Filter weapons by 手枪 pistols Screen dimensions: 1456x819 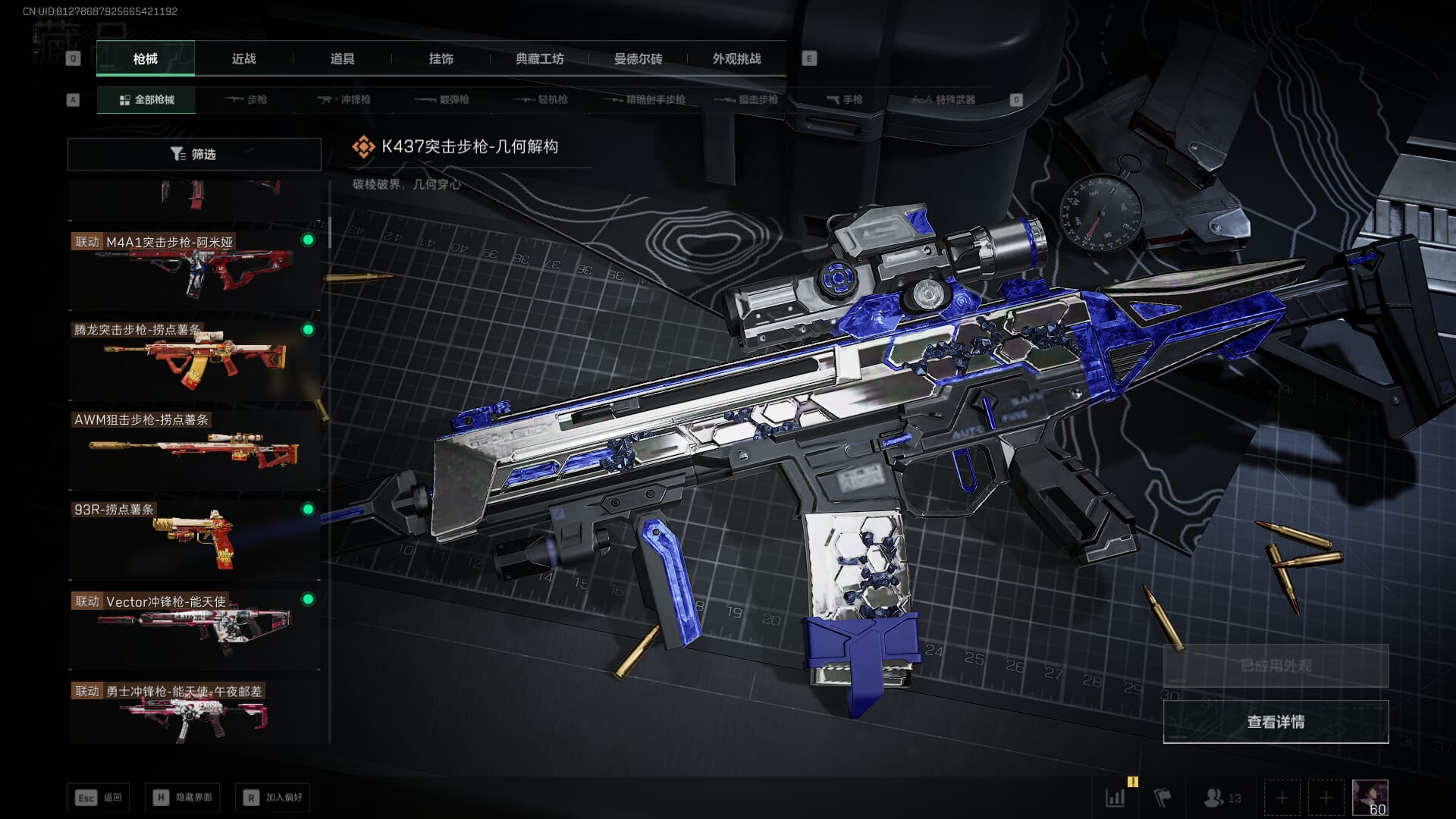(x=845, y=100)
